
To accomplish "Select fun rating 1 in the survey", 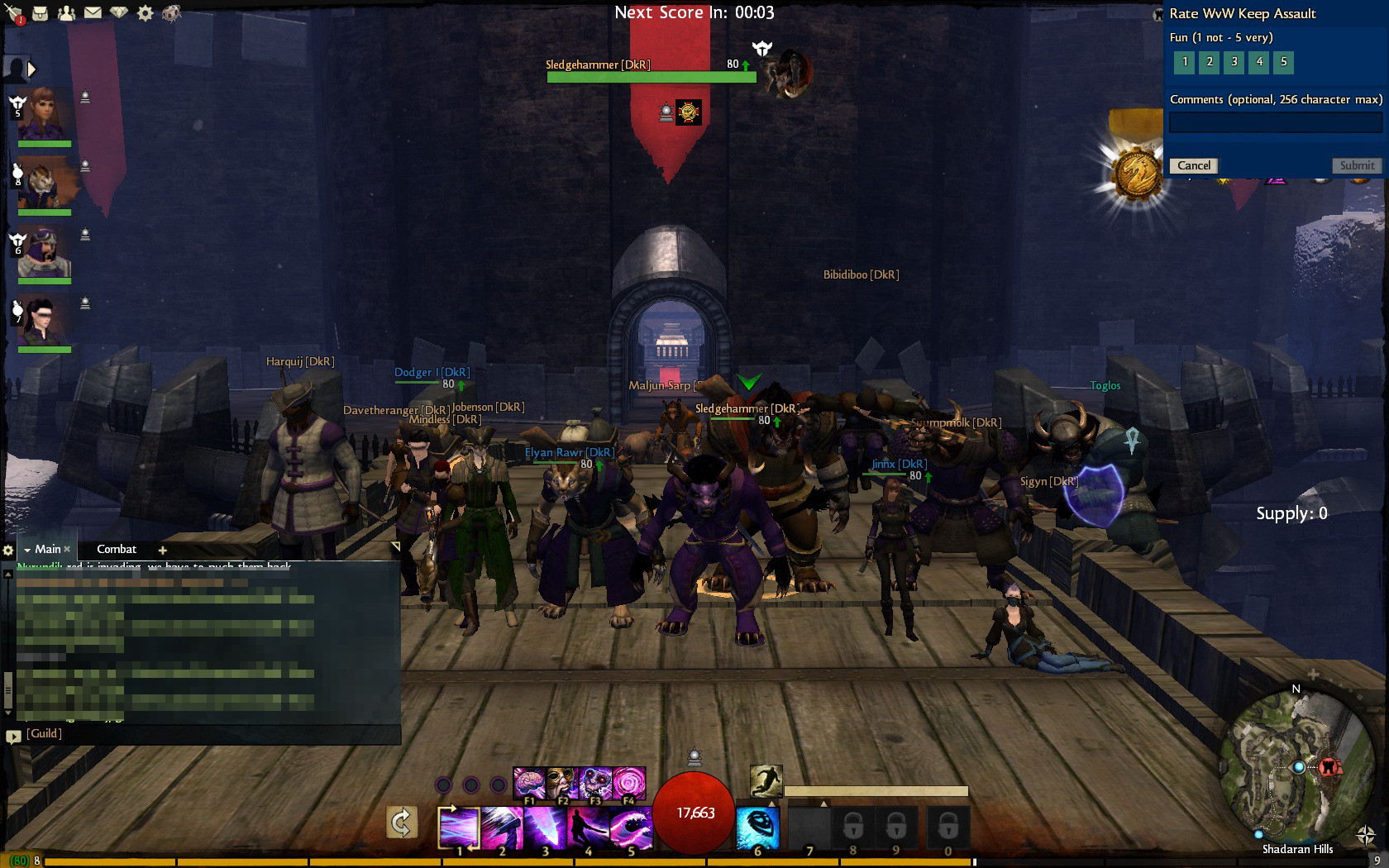I will coord(1185,62).
